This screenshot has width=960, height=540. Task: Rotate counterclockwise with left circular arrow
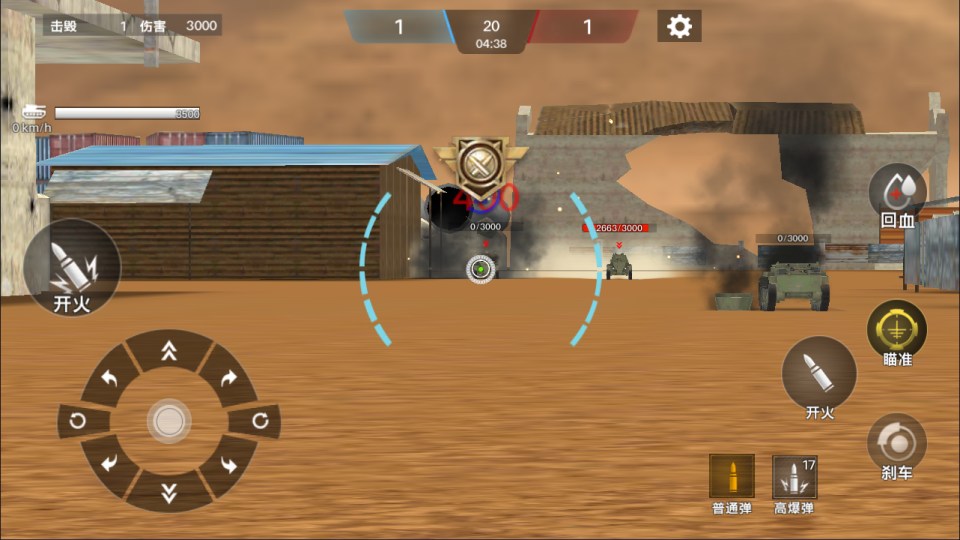coord(78,421)
